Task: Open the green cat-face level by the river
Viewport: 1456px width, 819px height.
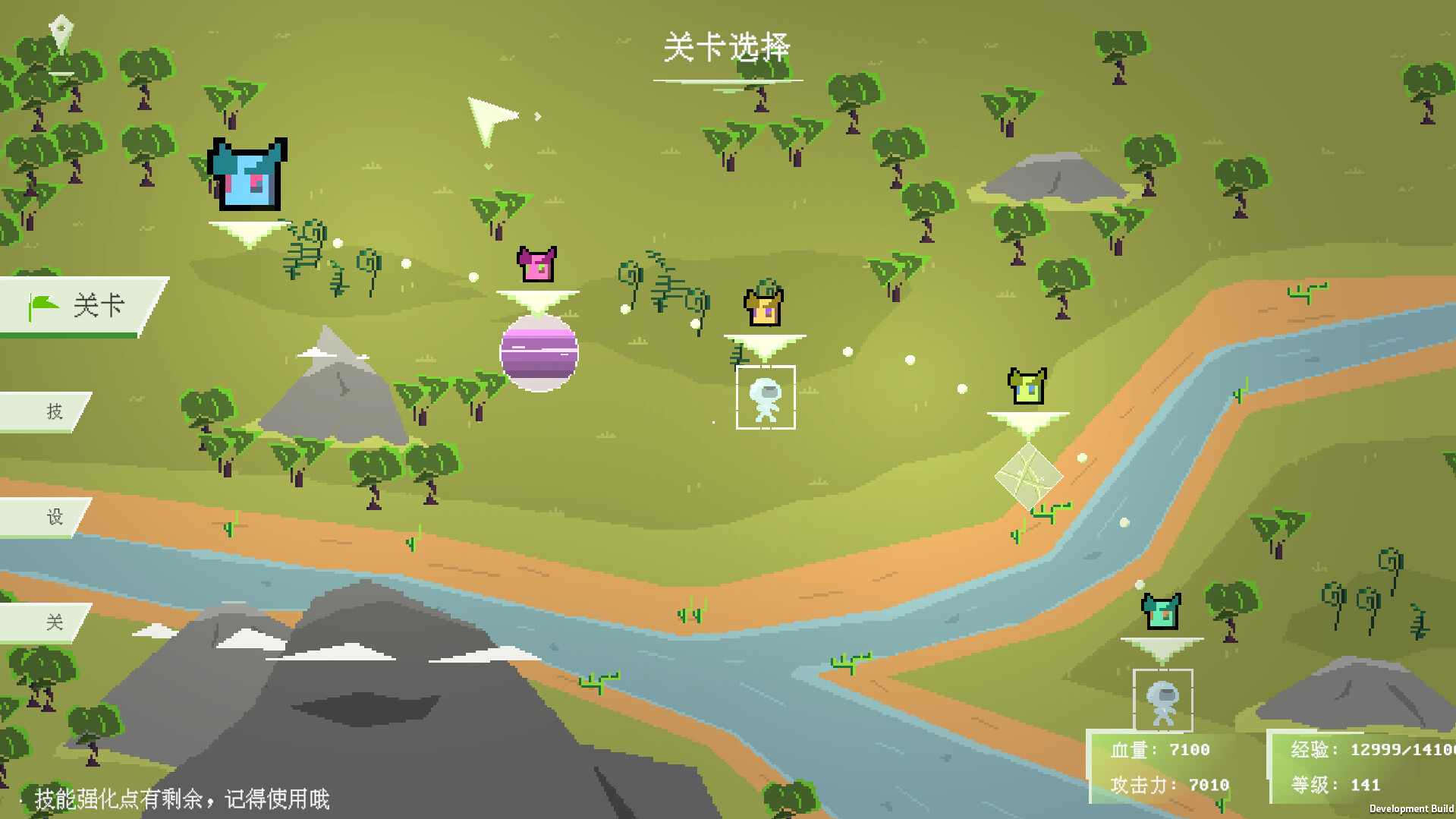Action: pyautogui.click(x=1026, y=387)
